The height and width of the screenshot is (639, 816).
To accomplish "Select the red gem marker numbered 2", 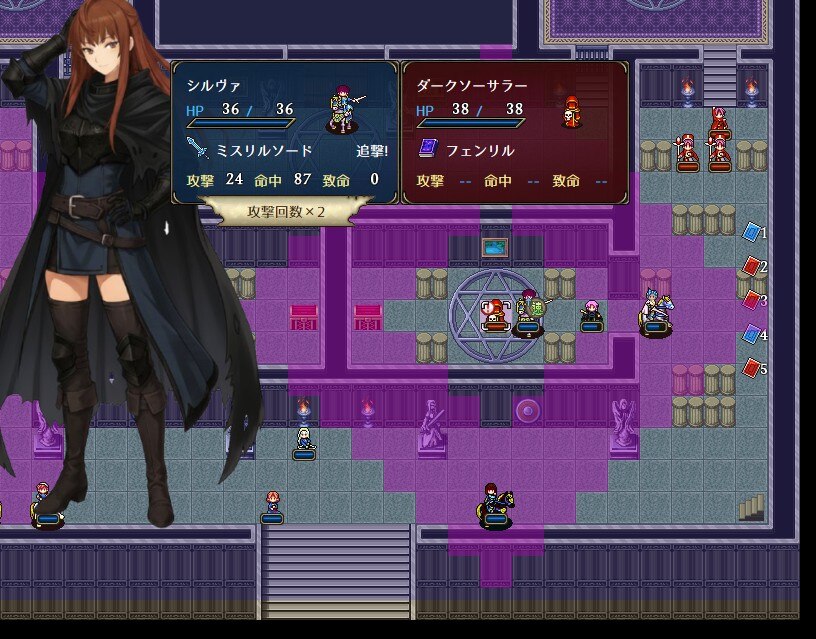I will pos(752,266).
